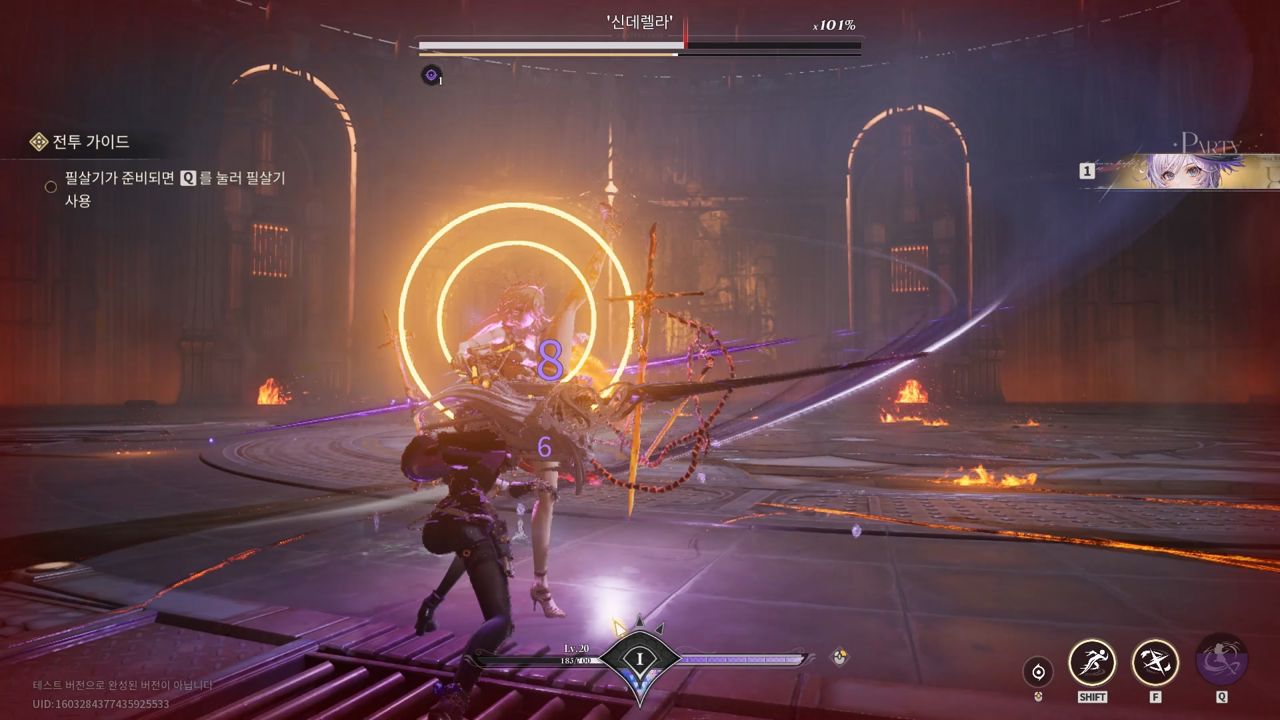Click the small lock-on target icon
Screen dimensions: 1280x720
click(1039, 671)
